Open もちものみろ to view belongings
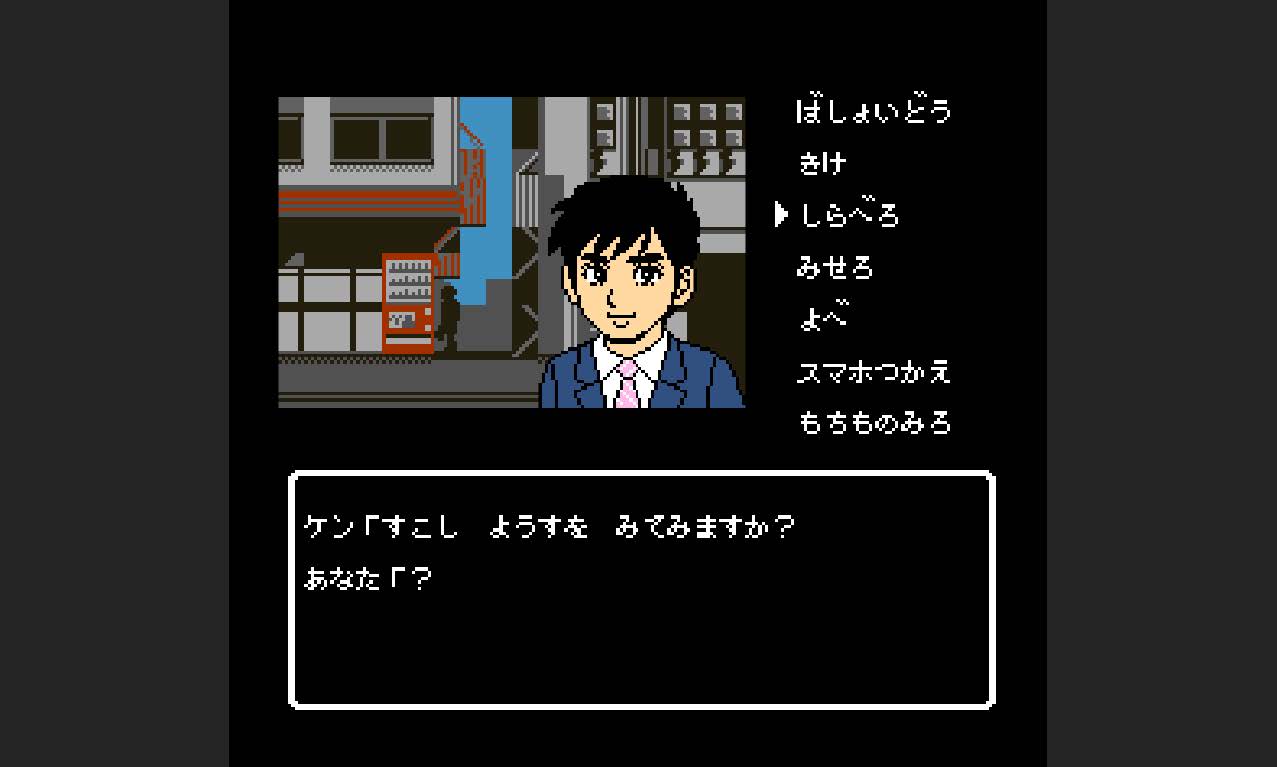Viewport: 1277px width, 767px height. tap(873, 423)
